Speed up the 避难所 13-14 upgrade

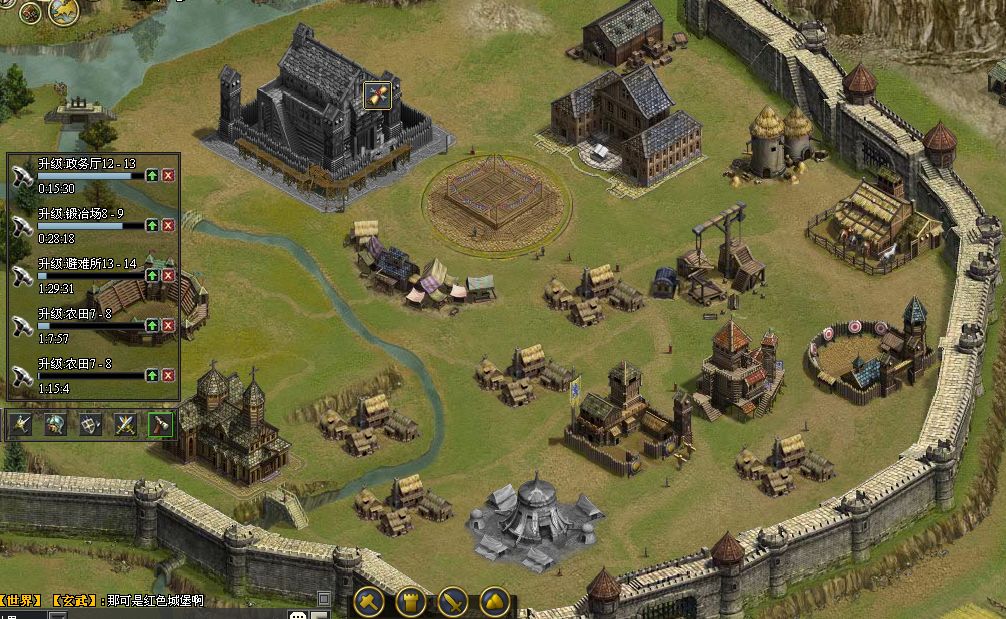[x=152, y=275]
